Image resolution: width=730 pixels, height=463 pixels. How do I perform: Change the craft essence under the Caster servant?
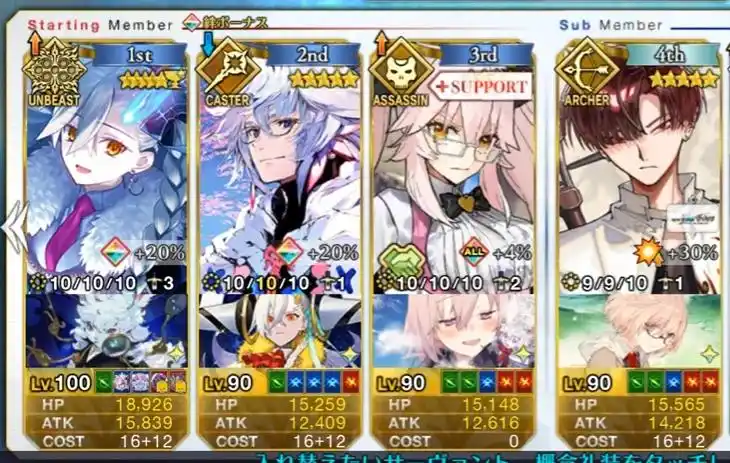point(279,332)
